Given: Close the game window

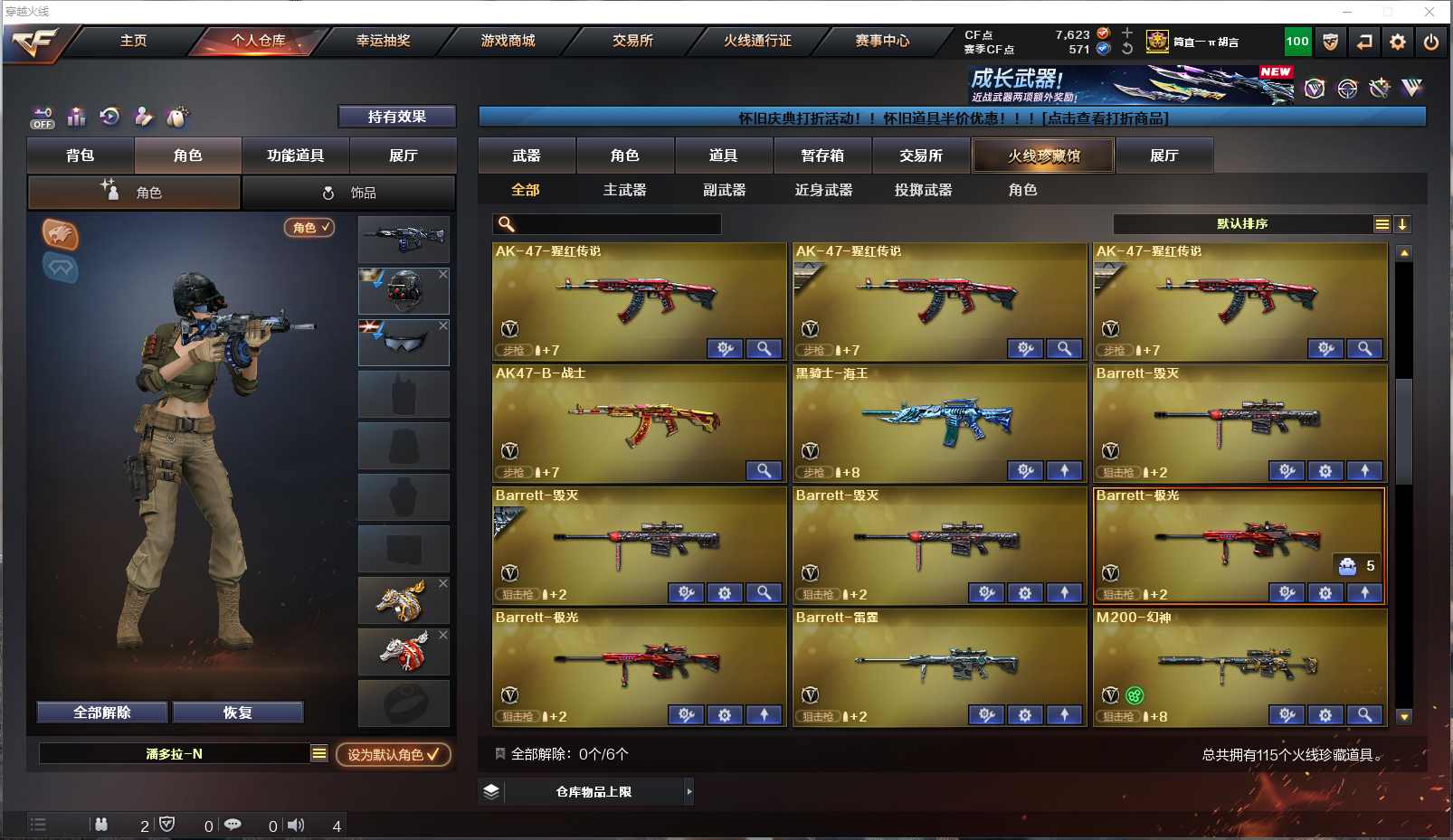Looking at the screenshot, I should pyautogui.click(x=1429, y=12).
